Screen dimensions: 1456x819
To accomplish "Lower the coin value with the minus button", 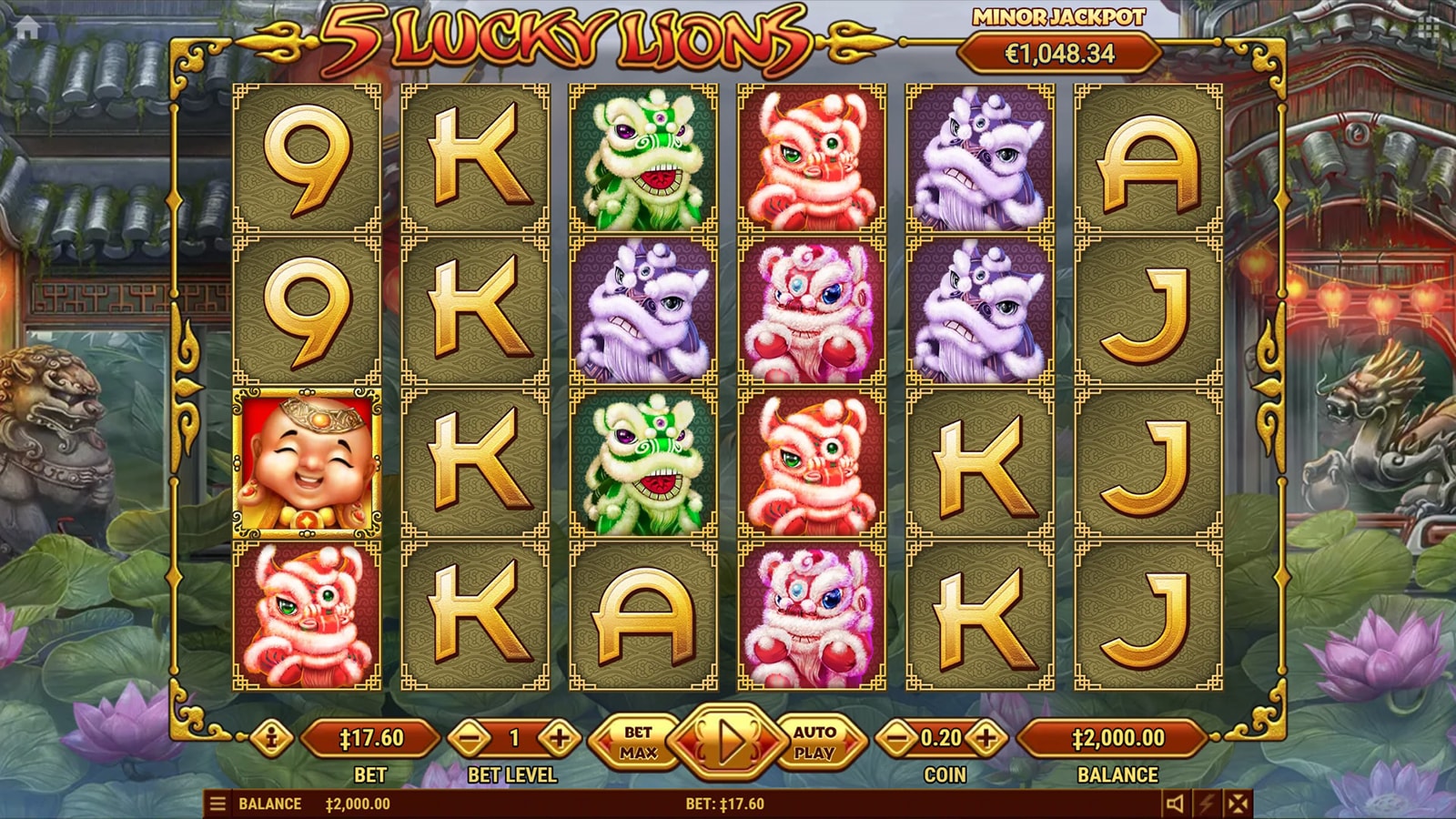I will (897, 738).
